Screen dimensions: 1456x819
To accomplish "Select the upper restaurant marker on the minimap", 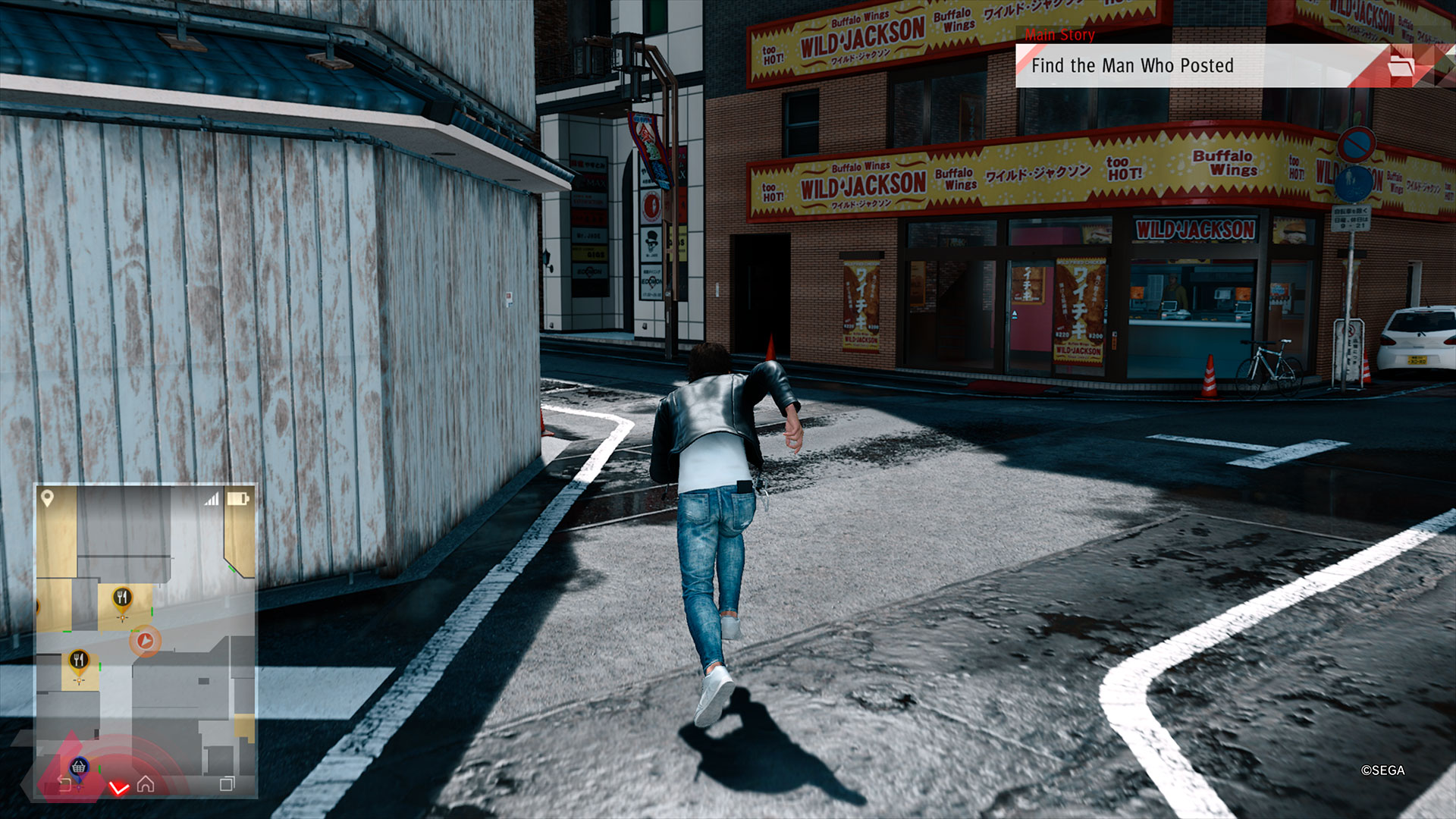I will [x=122, y=599].
